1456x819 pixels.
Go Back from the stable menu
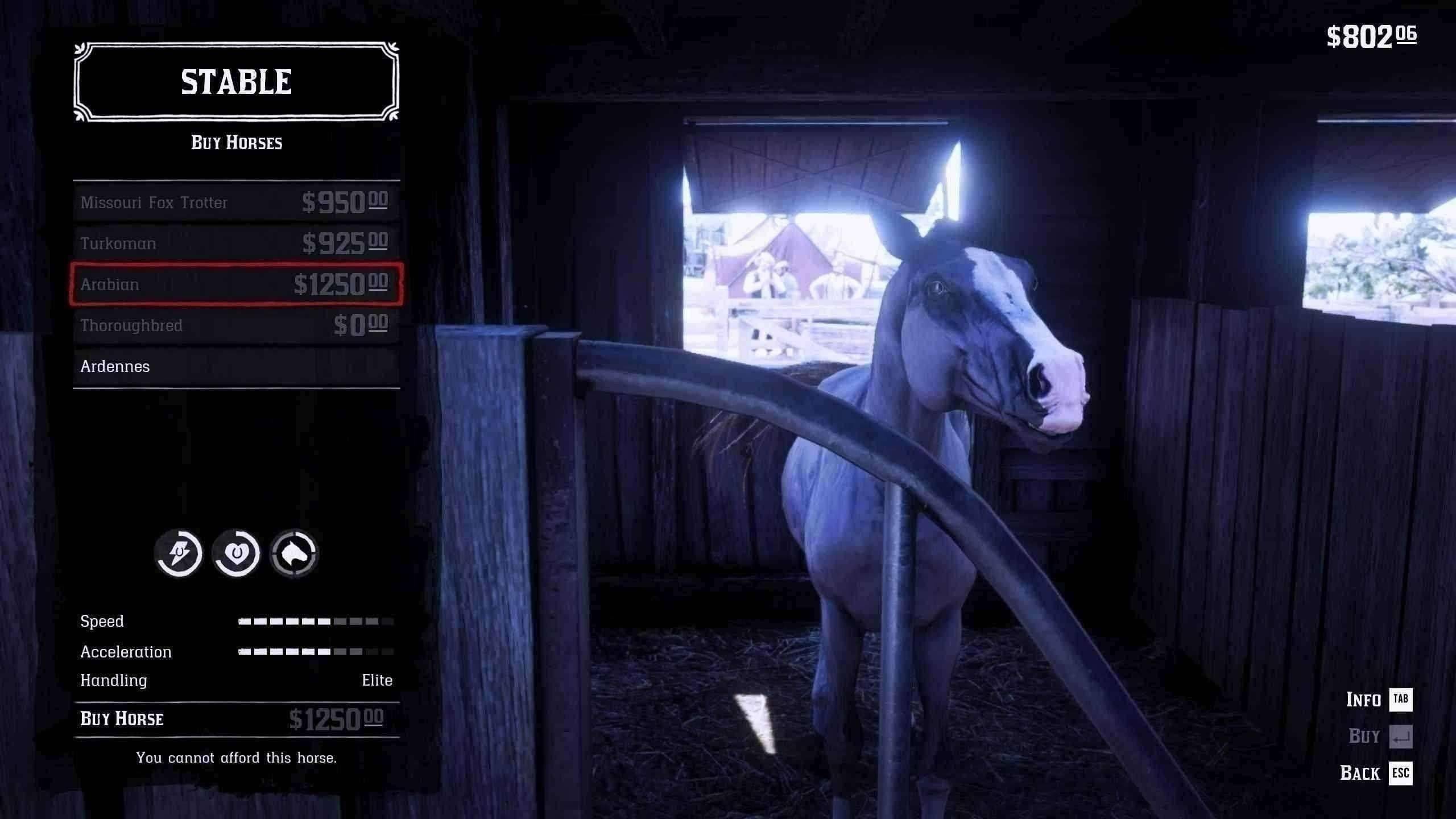tap(1376, 773)
